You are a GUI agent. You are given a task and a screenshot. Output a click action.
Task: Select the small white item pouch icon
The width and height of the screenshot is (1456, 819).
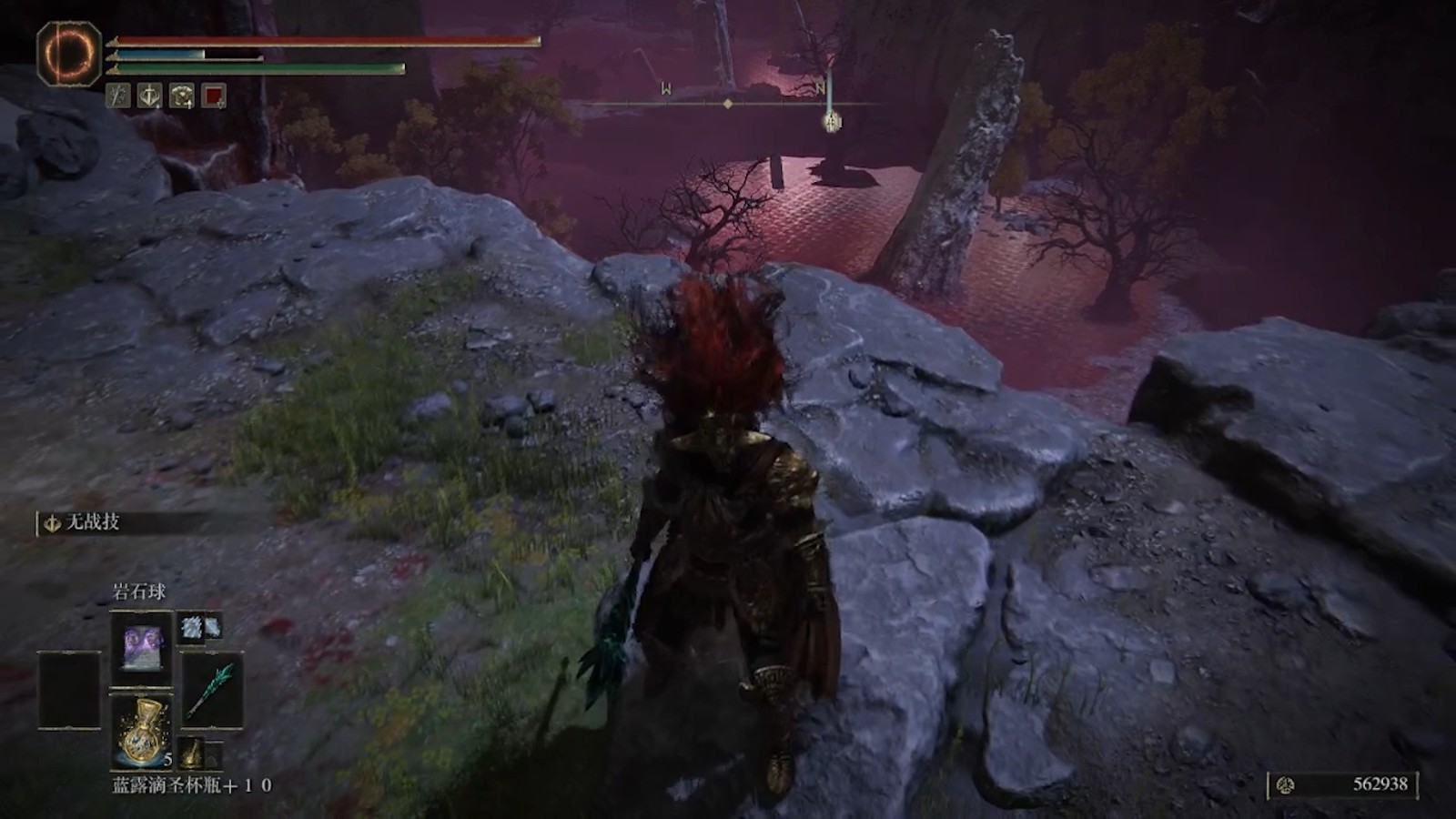pyautogui.click(x=199, y=627)
